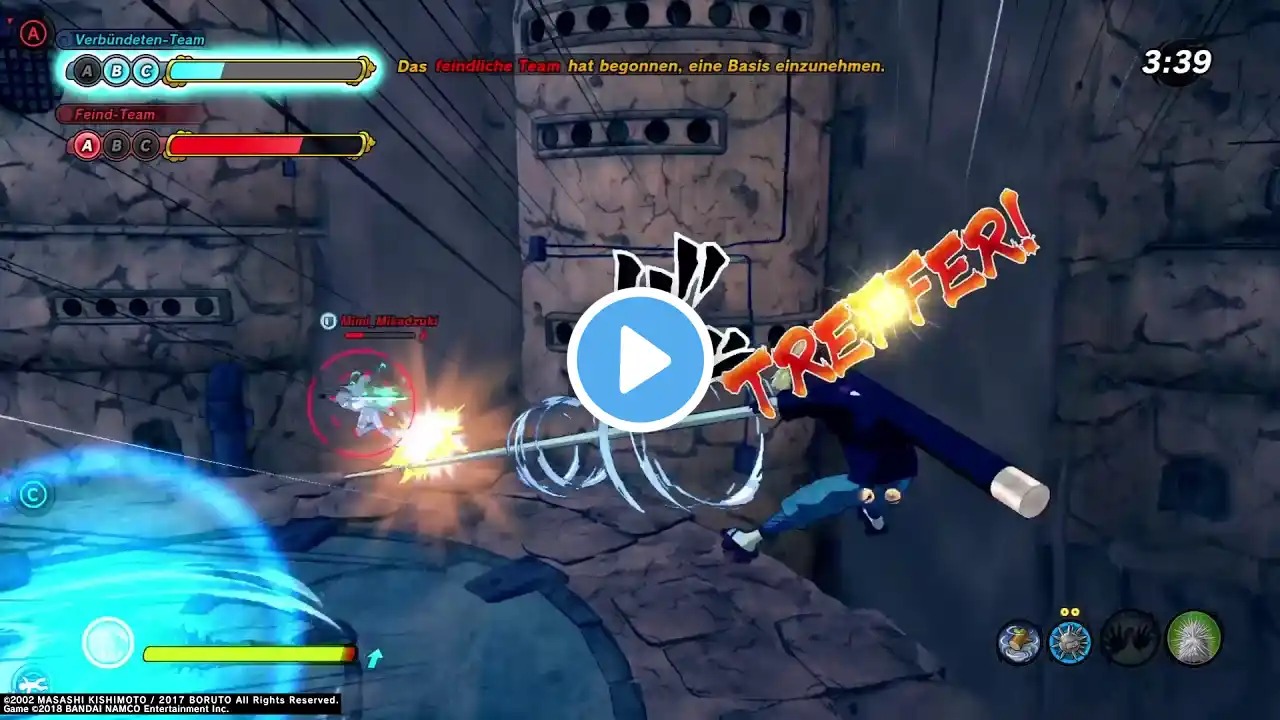Use the spiked ball ninja tool
This screenshot has height=720, width=1280.
click(x=1069, y=641)
